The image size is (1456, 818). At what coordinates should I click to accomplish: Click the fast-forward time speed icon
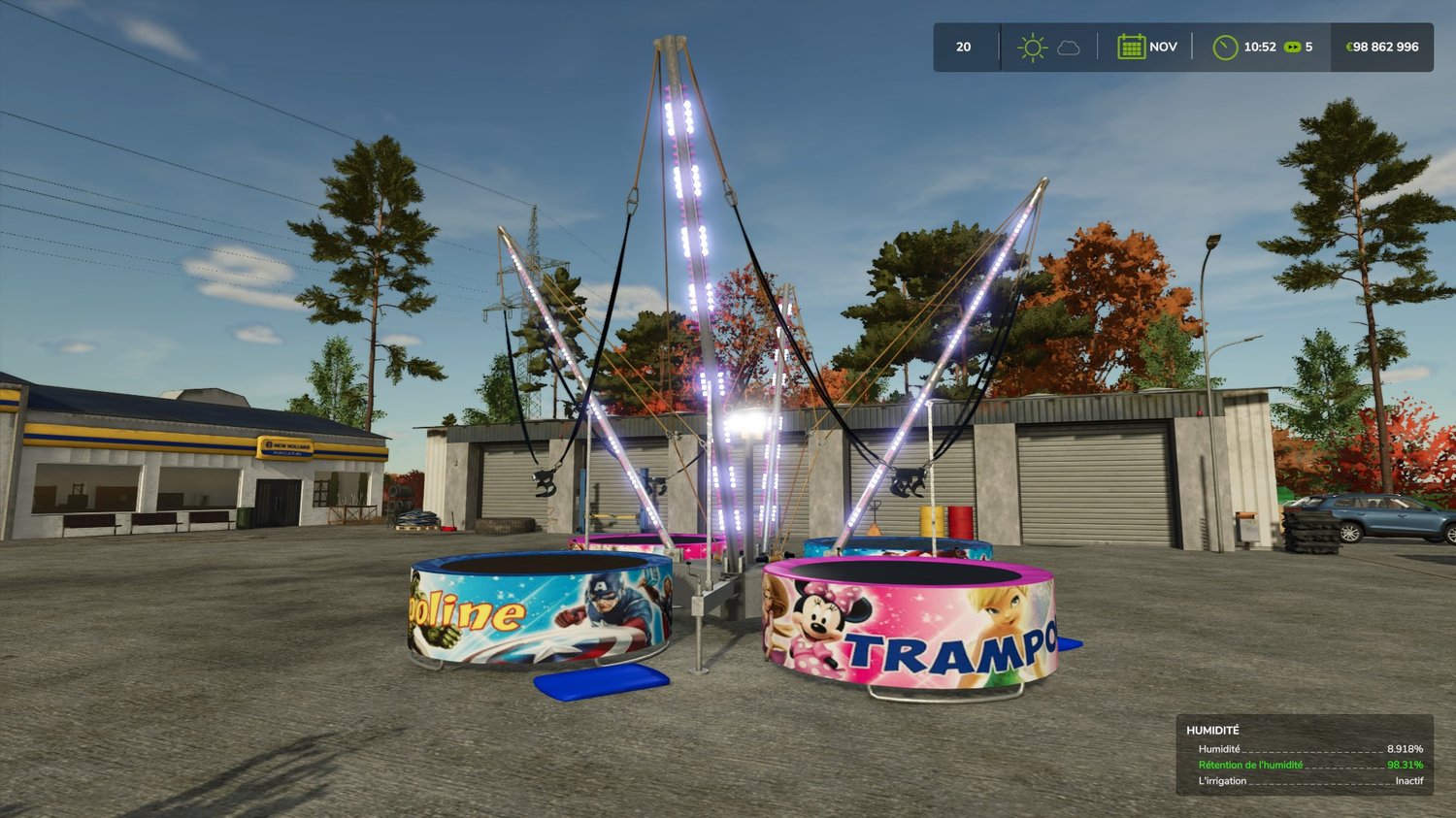click(x=1292, y=47)
